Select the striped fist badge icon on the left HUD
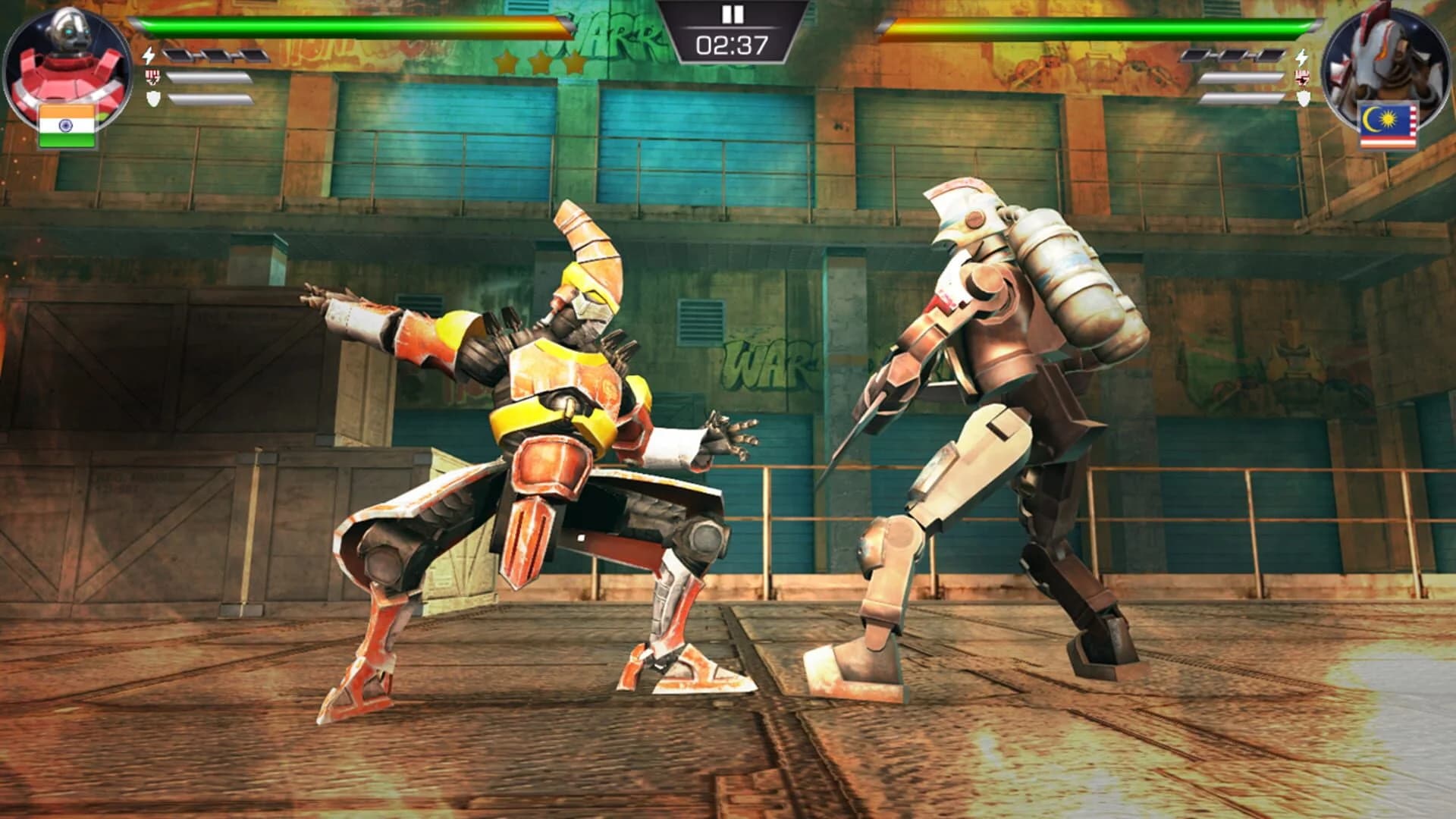 pyautogui.click(x=152, y=78)
